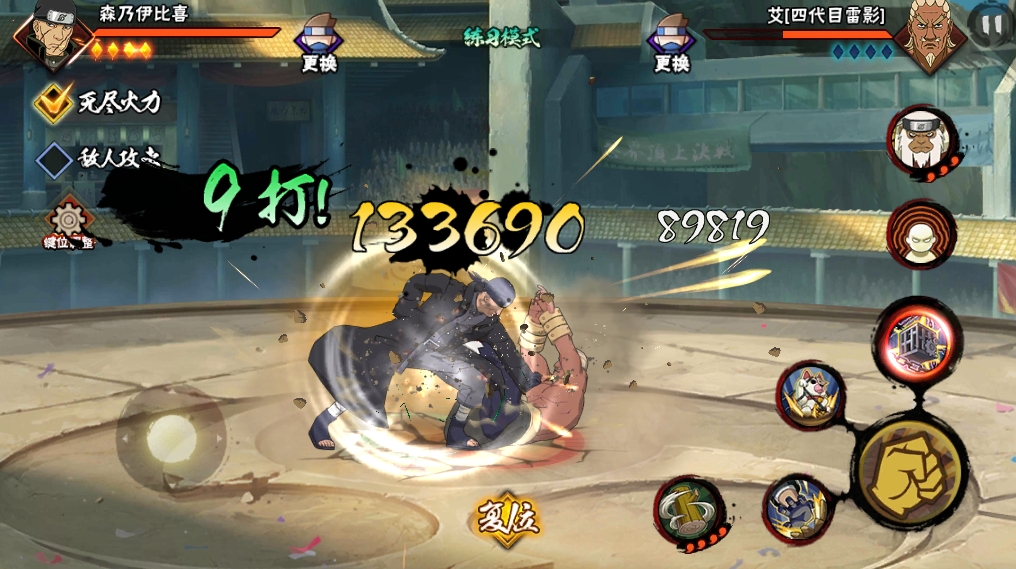Tap 更换 beside 森乃伊比喜's health bar
The width and height of the screenshot is (1016, 569).
tap(319, 43)
